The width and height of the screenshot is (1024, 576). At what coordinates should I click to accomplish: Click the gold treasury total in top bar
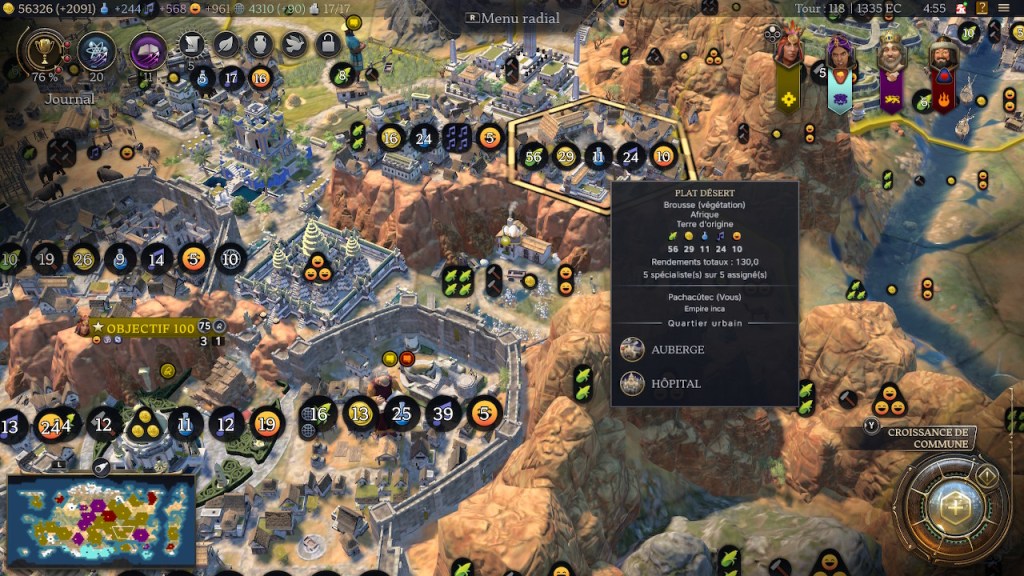[x=44, y=8]
